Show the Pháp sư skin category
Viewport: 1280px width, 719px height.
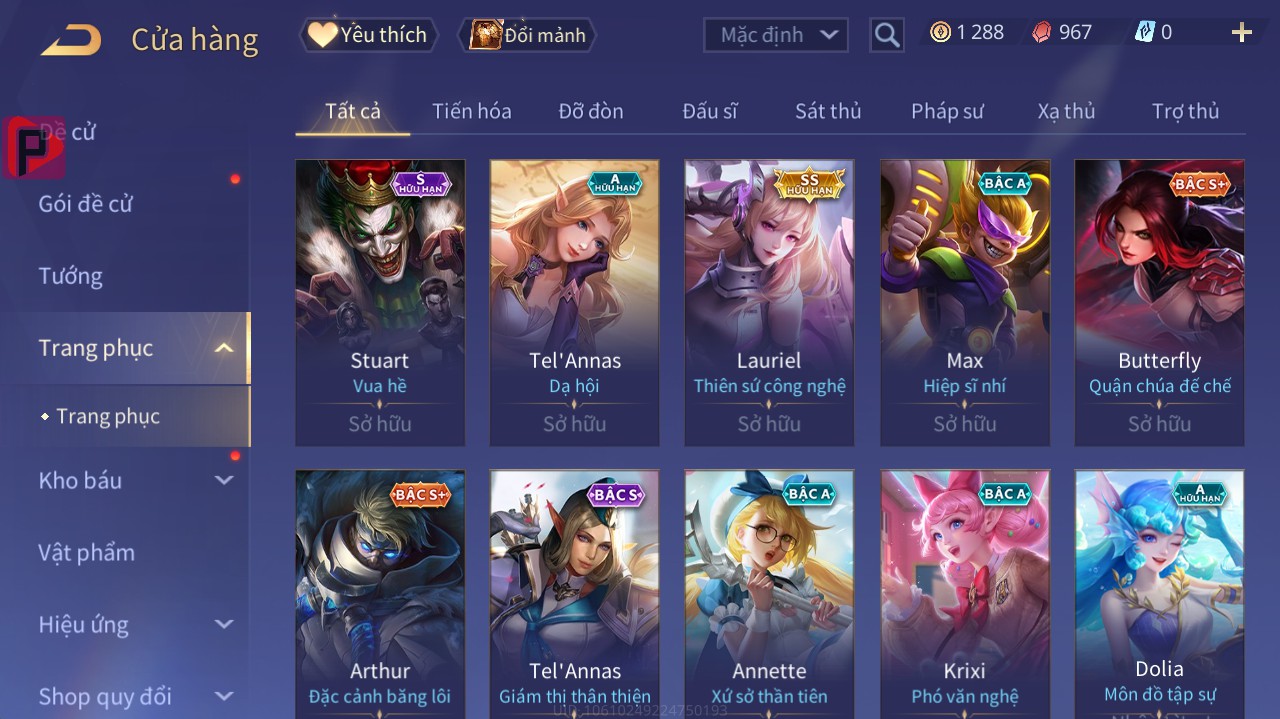pos(947,111)
